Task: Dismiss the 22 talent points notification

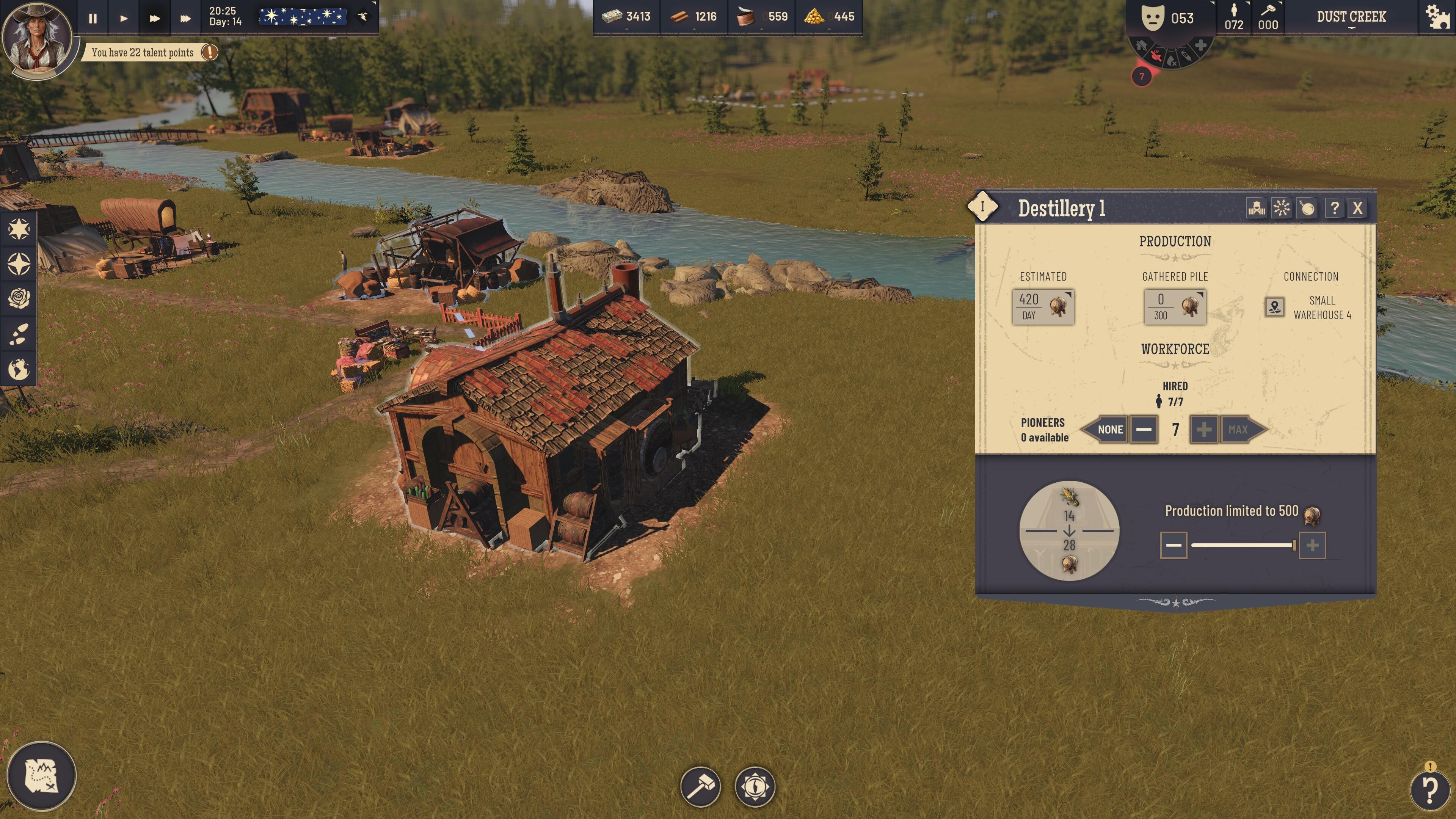Action: coord(210,52)
